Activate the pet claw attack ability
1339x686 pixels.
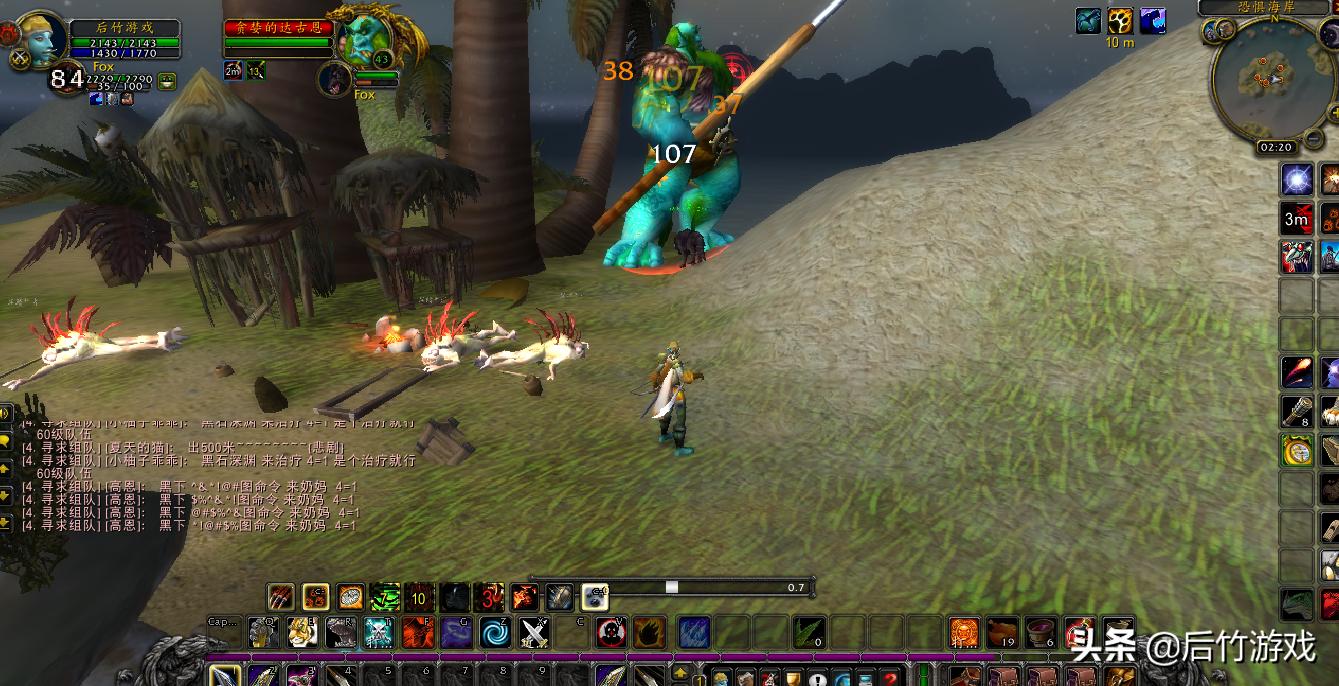click(281, 597)
